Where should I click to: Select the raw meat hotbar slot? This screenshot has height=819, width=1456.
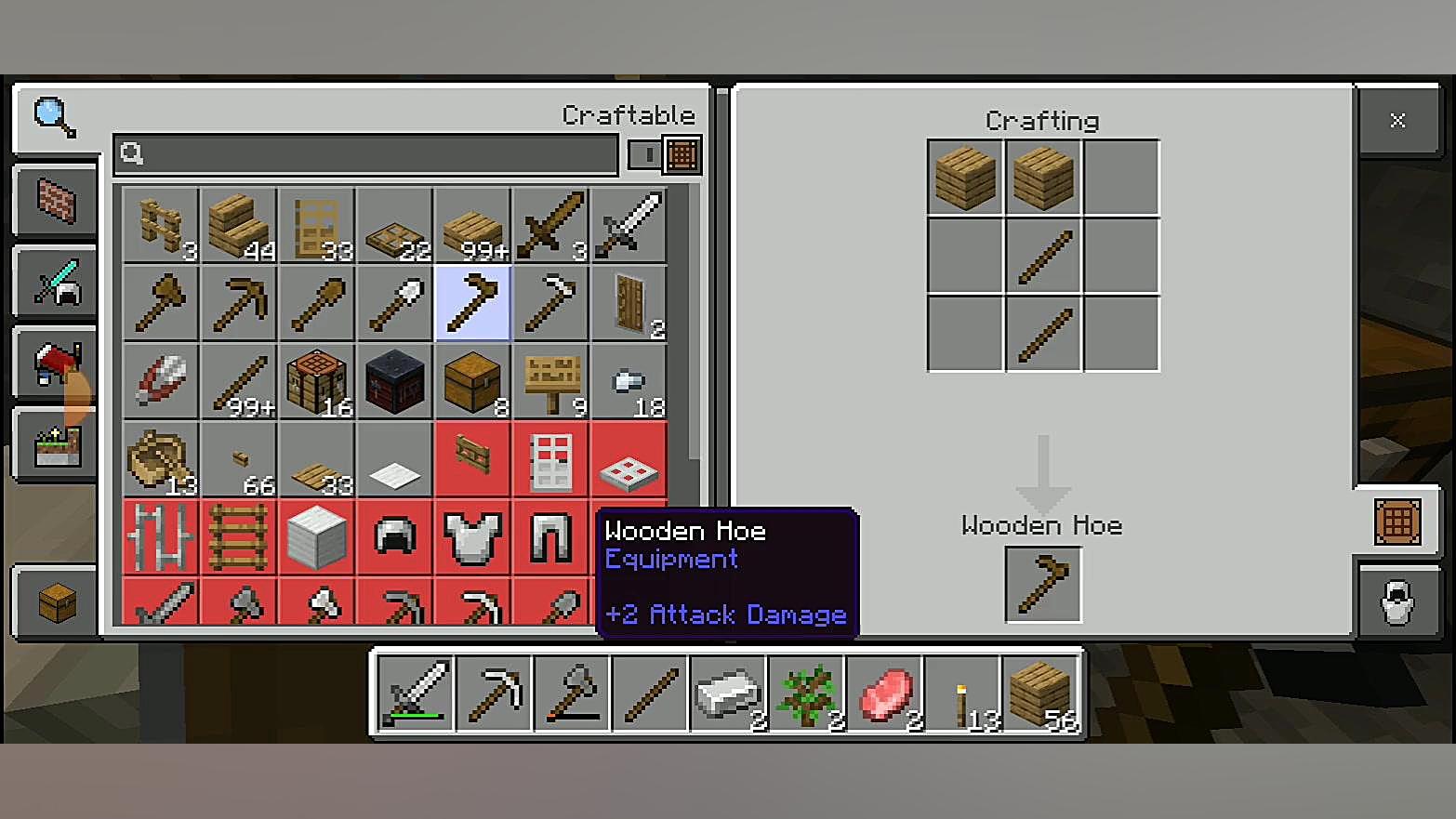[x=884, y=693]
